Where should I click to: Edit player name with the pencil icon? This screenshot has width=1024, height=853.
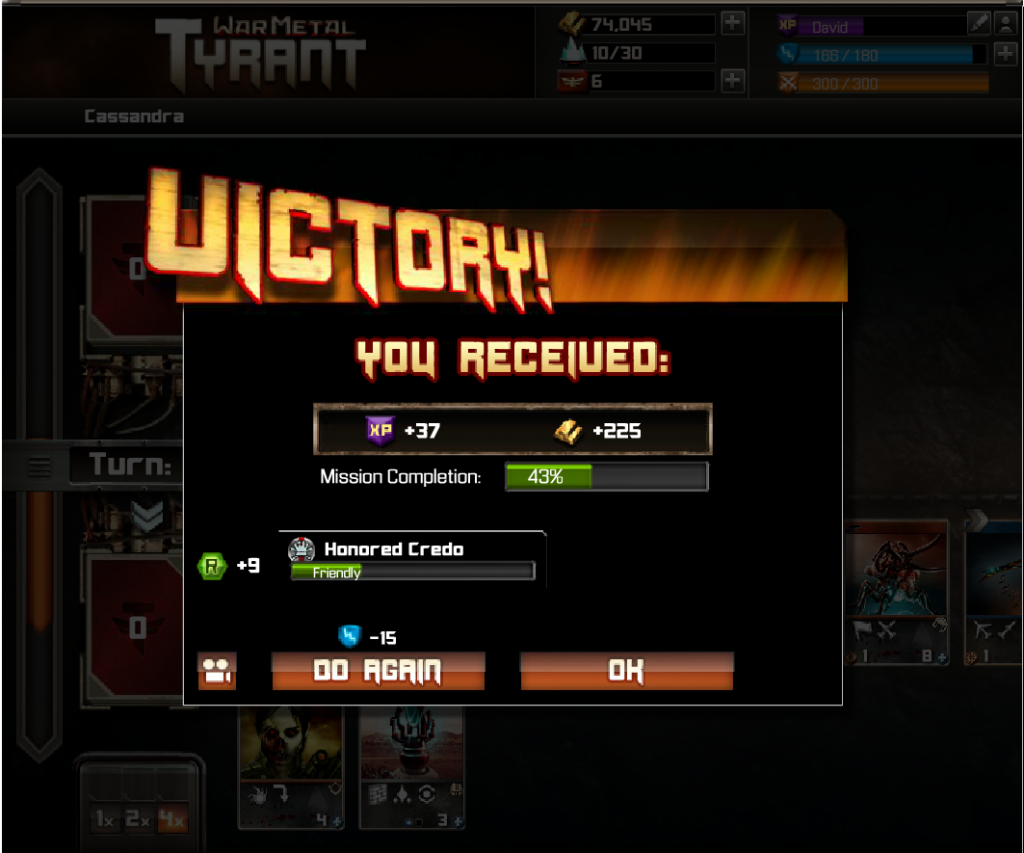[980, 24]
